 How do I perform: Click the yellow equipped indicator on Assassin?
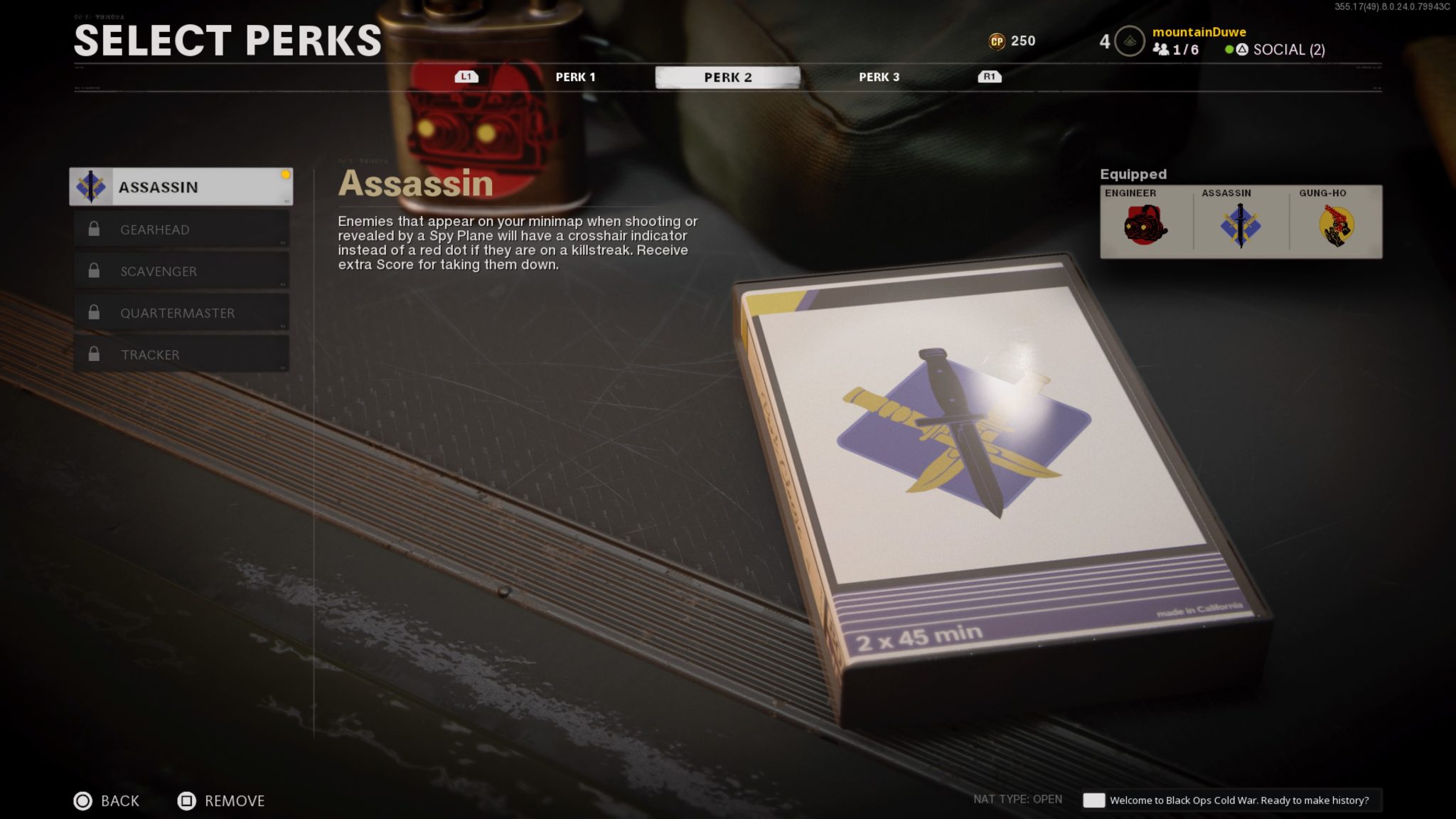tap(286, 173)
